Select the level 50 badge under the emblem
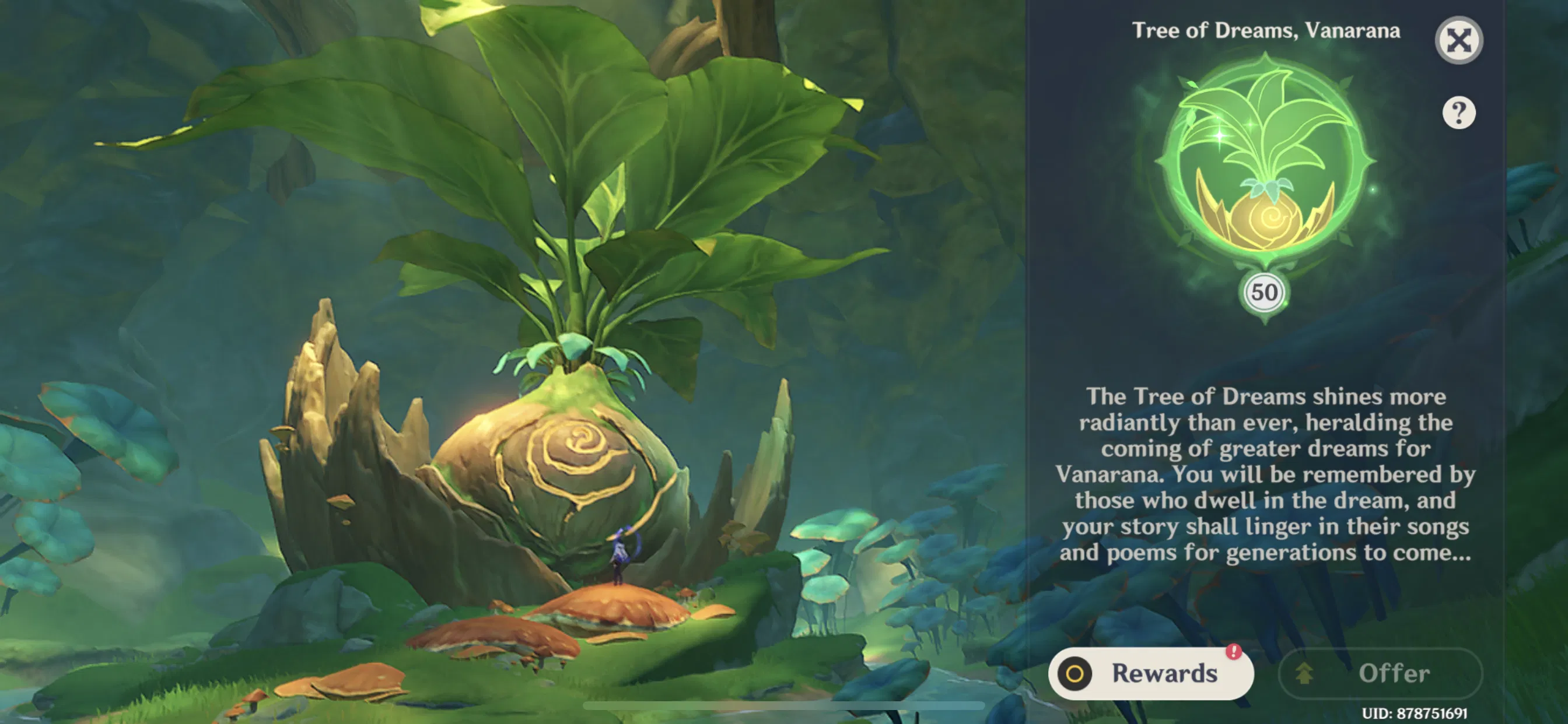The width and height of the screenshot is (1568, 724). (x=1265, y=293)
